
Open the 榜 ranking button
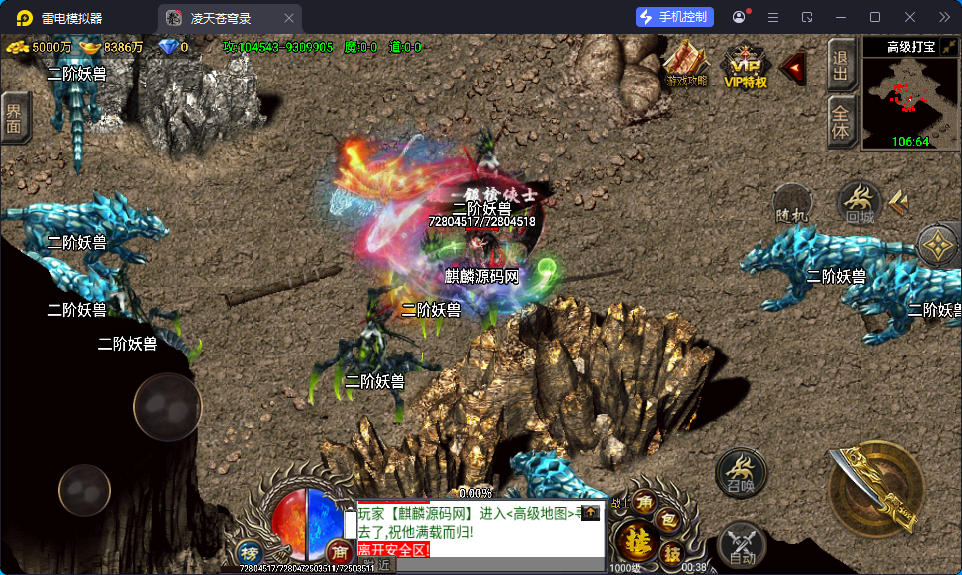249,552
